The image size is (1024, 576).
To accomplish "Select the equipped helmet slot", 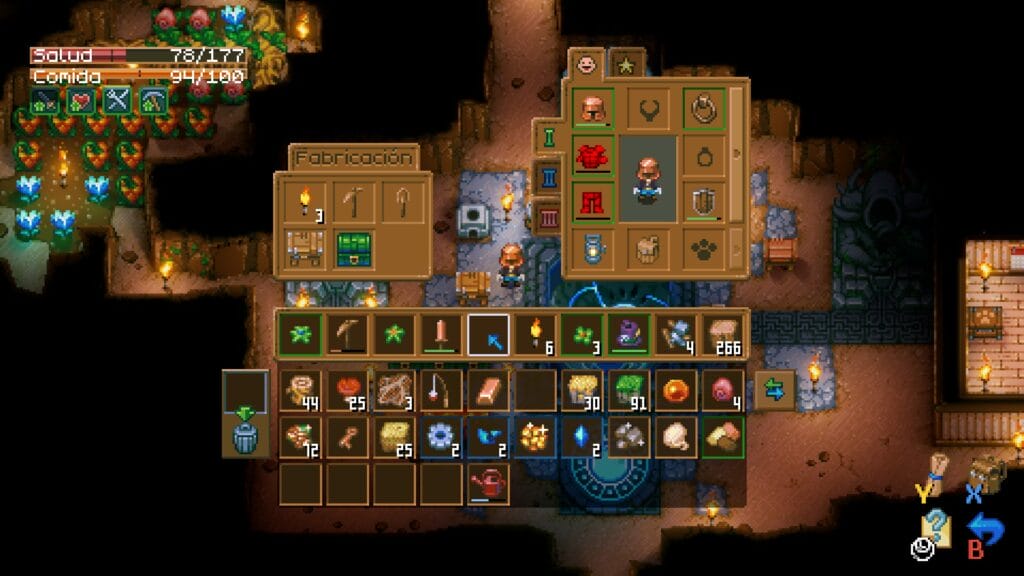I will point(593,109).
